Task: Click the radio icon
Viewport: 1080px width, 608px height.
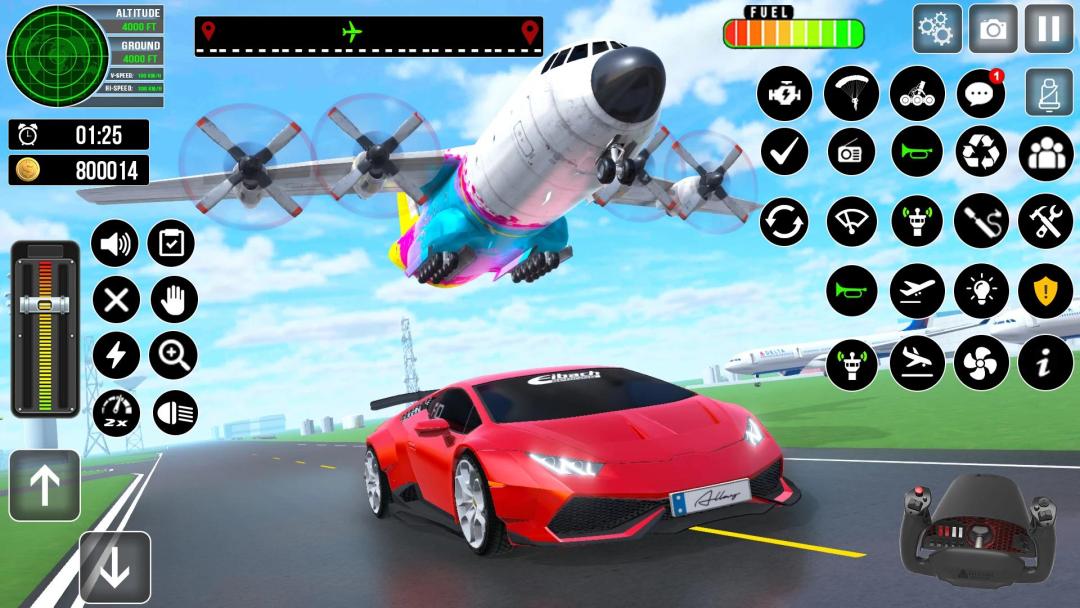Action: (851, 152)
